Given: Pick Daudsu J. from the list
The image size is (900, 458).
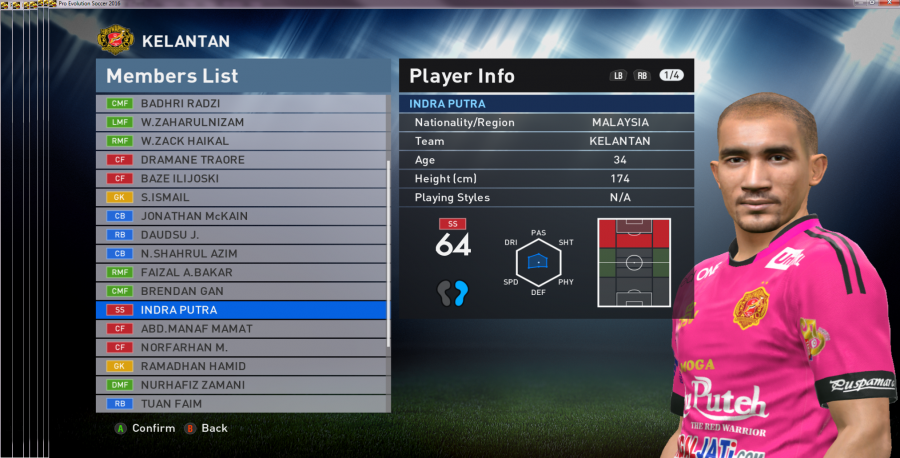Looking at the screenshot, I should point(242,235).
